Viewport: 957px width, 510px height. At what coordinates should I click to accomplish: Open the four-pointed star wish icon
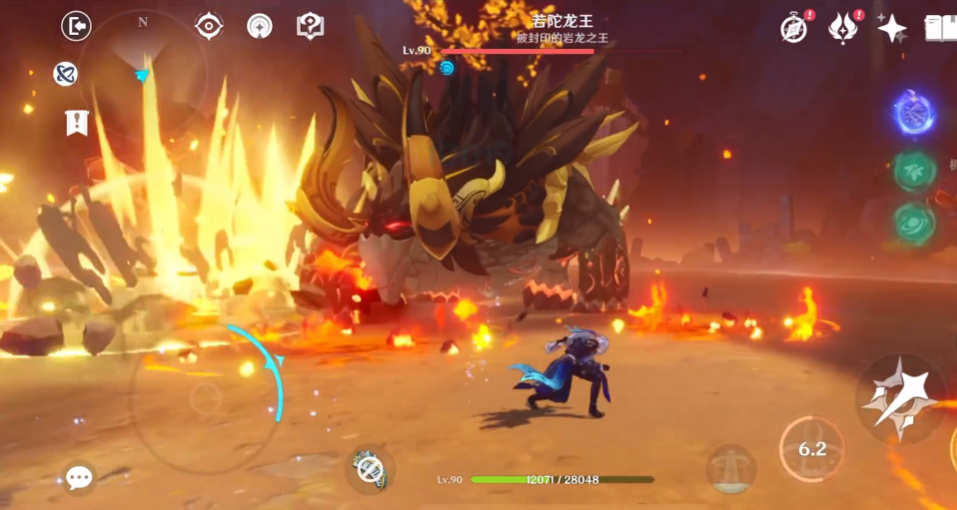click(x=892, y=28)
